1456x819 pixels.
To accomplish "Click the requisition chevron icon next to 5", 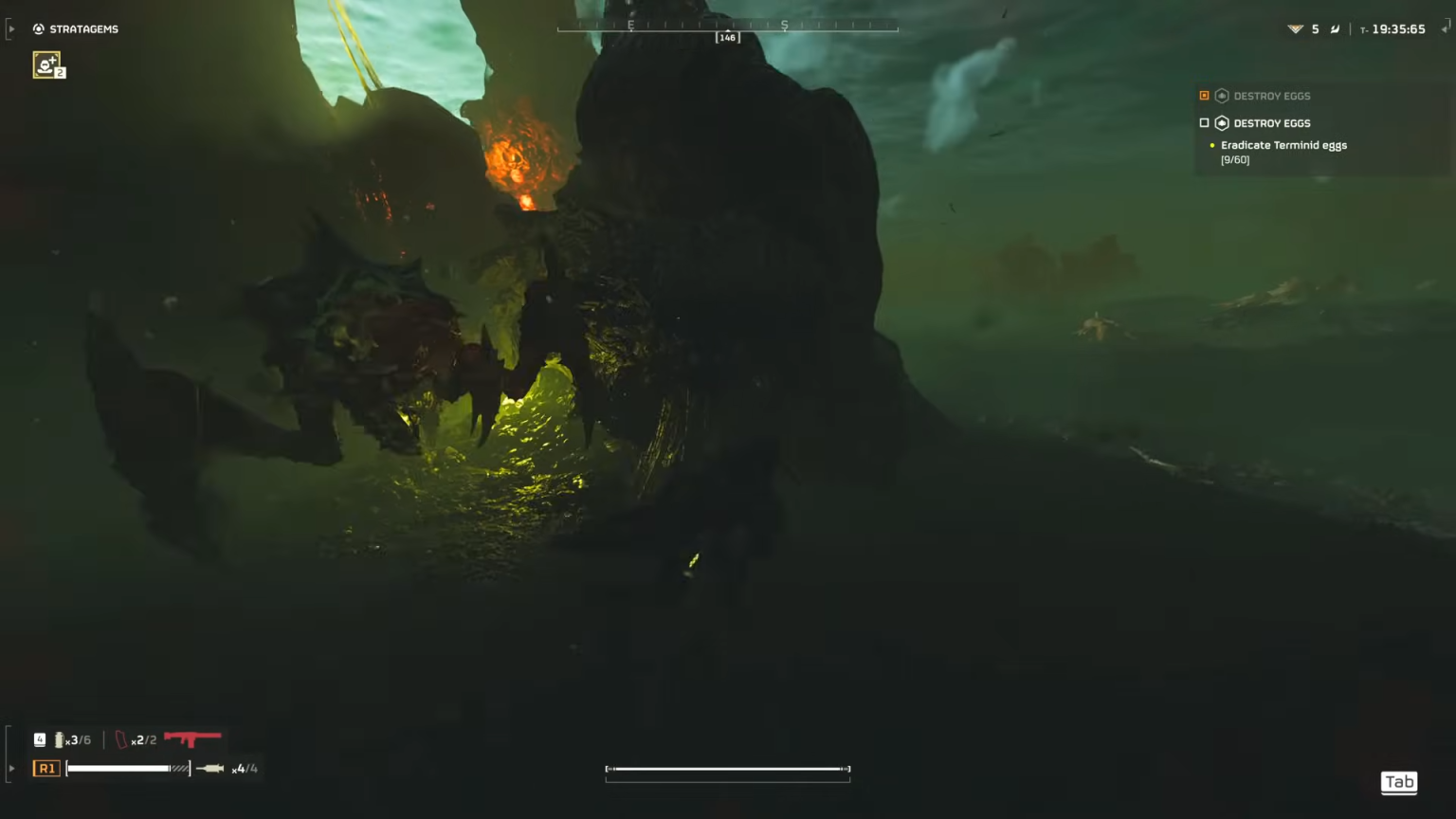I will [x=1295, y=28].
